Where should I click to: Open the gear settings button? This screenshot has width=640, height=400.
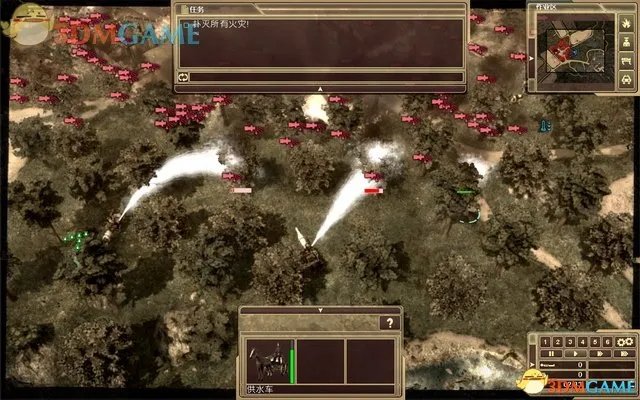click(625, 342)
